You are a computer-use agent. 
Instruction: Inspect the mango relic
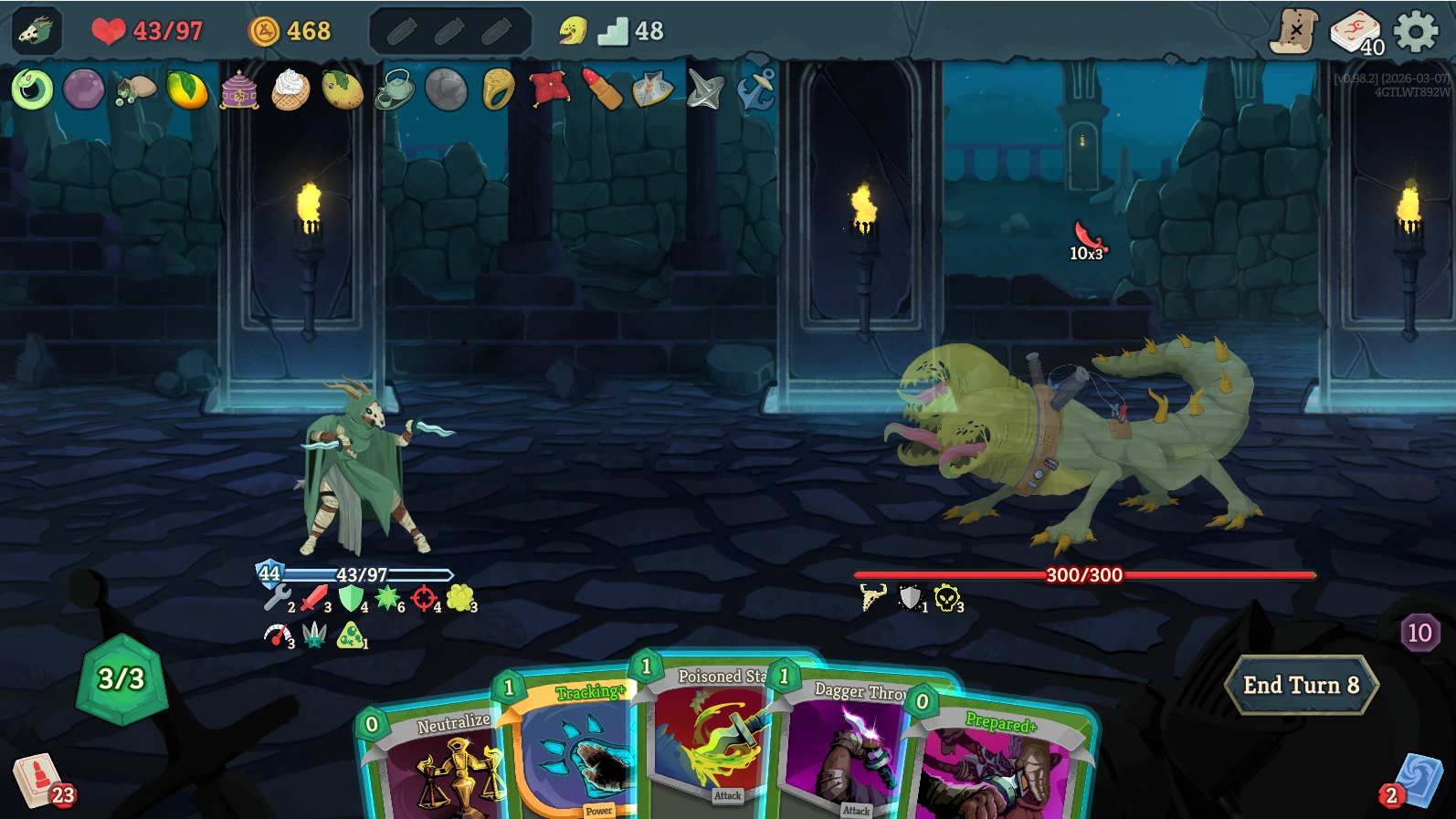pyautogui.click(x=186, y=89)
